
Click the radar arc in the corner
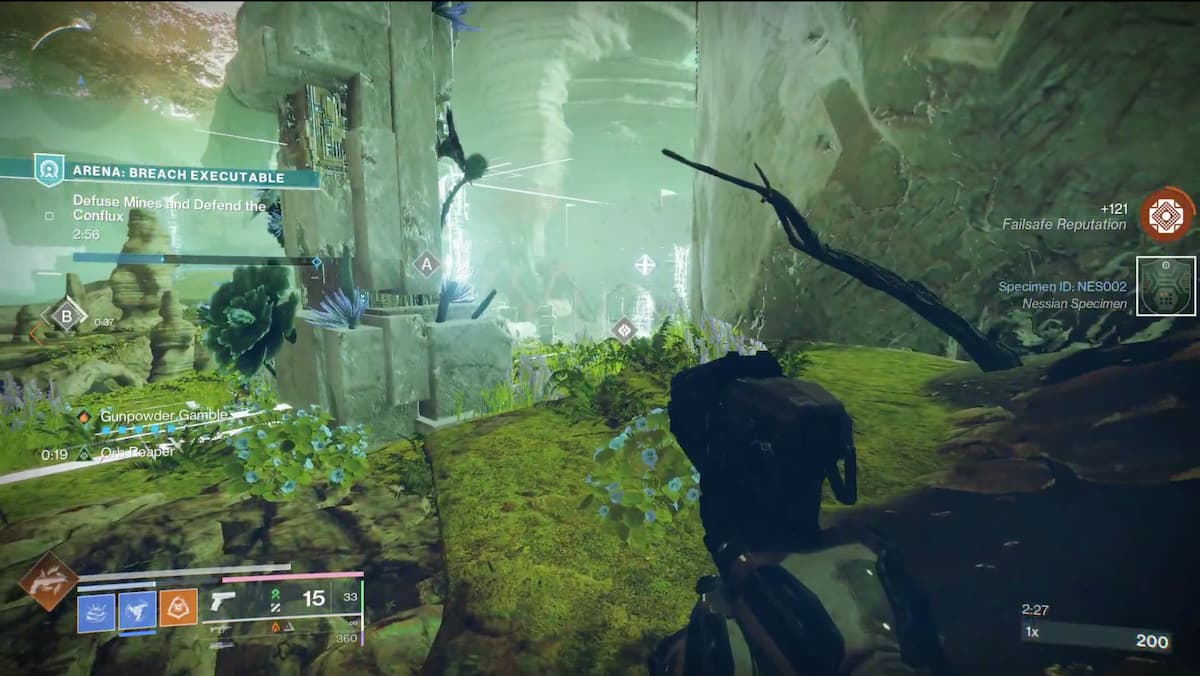tap(62, 32)
